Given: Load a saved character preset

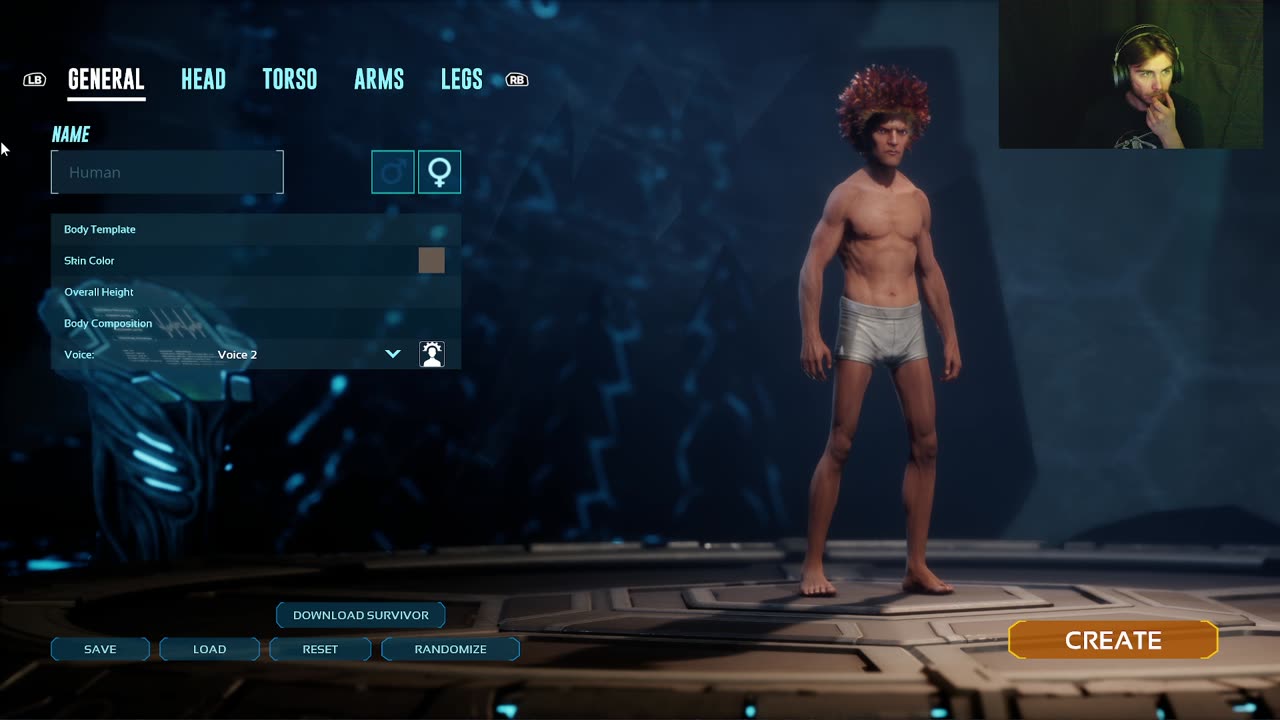Looking at the screenshot, I should [x=209, y=649].
